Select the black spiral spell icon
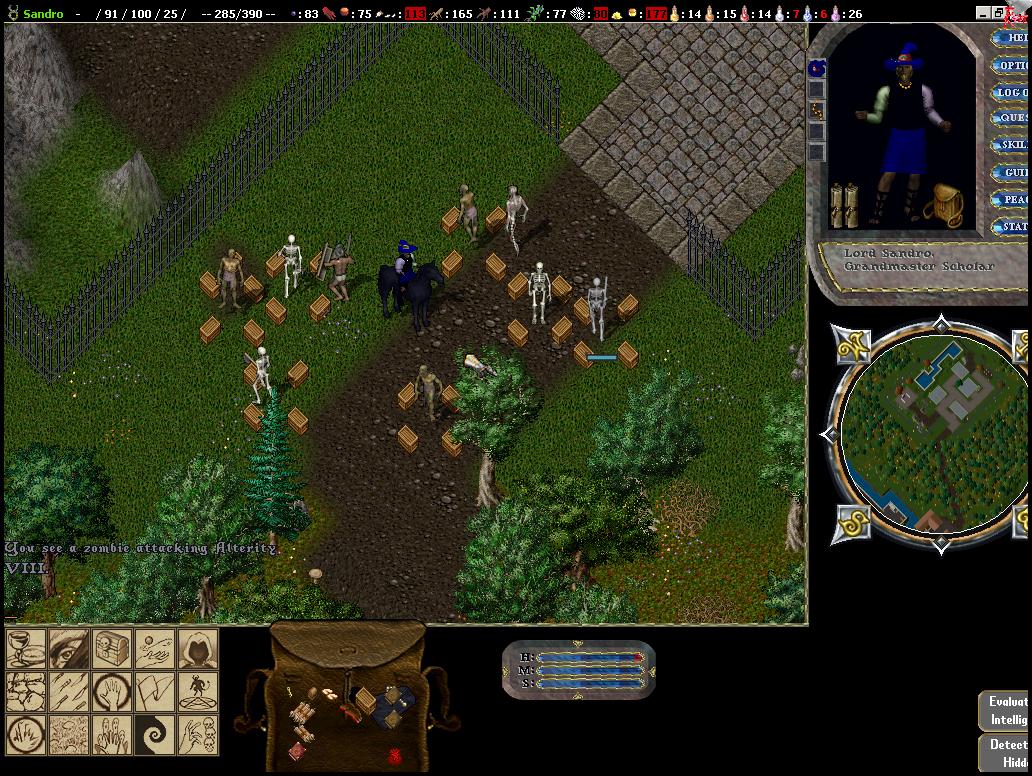 coord(155,735)
